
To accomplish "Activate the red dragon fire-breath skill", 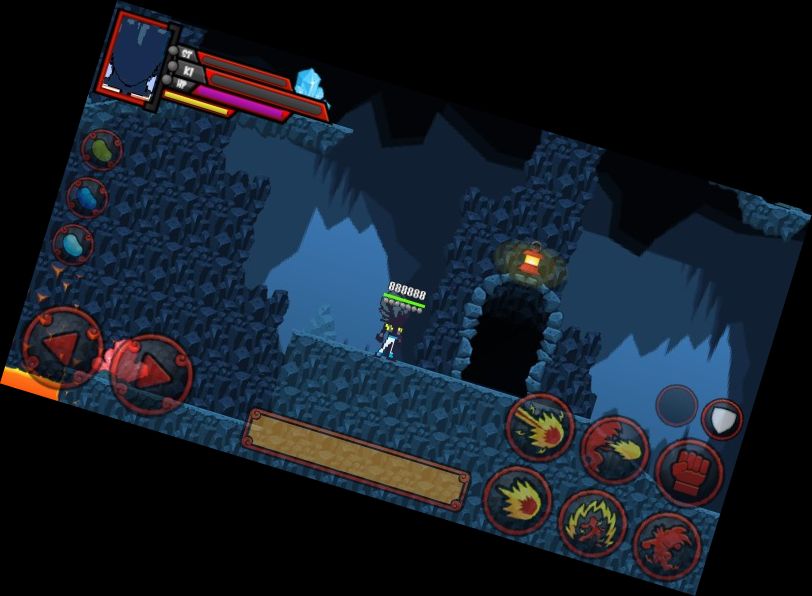I will click(614, 450).
